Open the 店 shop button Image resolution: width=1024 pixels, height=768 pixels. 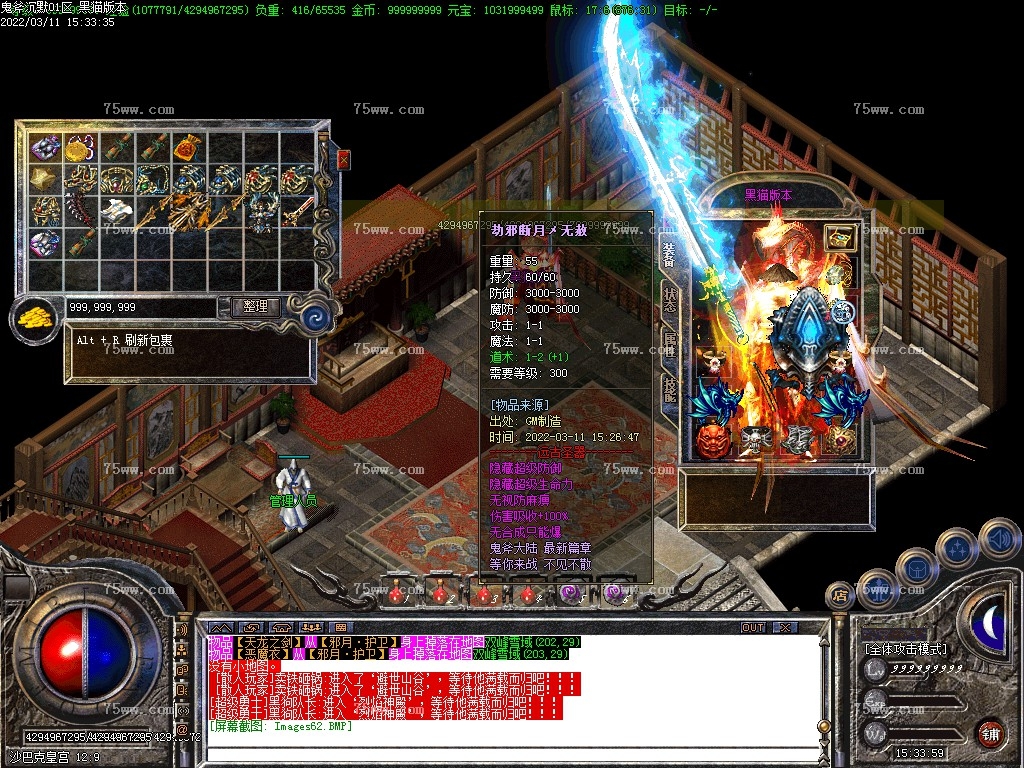pos(840,596)
